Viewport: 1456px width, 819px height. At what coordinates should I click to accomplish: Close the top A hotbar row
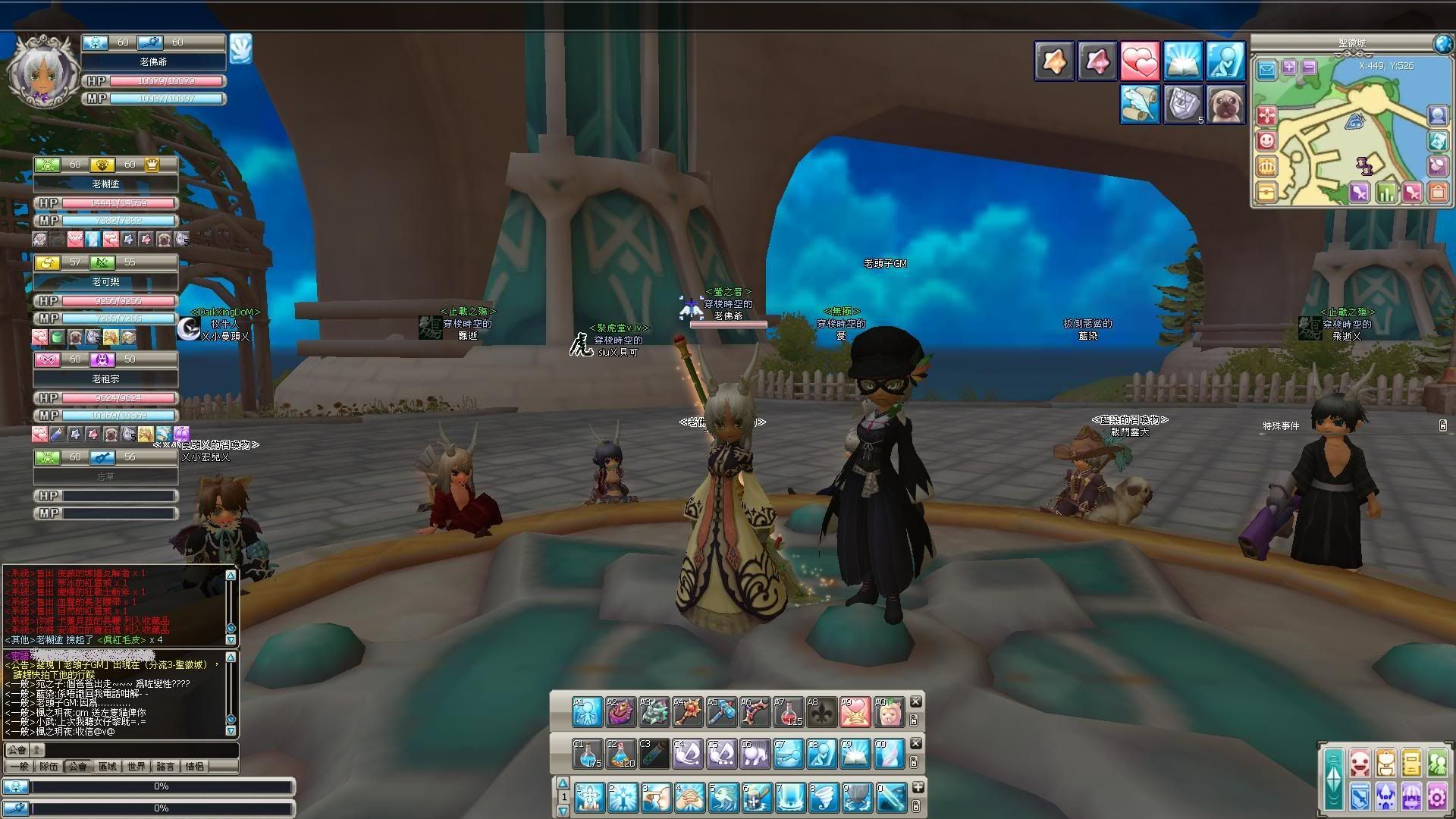[x=915, y=701]
